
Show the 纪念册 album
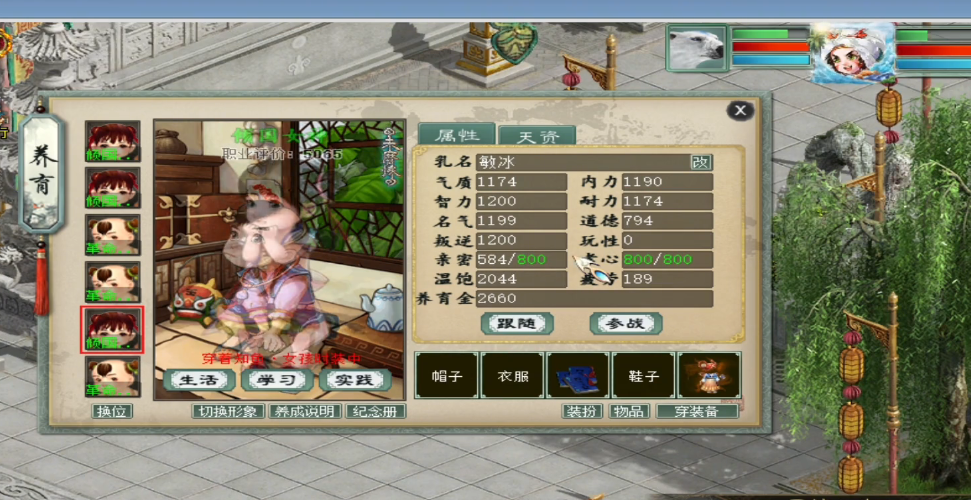pos(375,411)
